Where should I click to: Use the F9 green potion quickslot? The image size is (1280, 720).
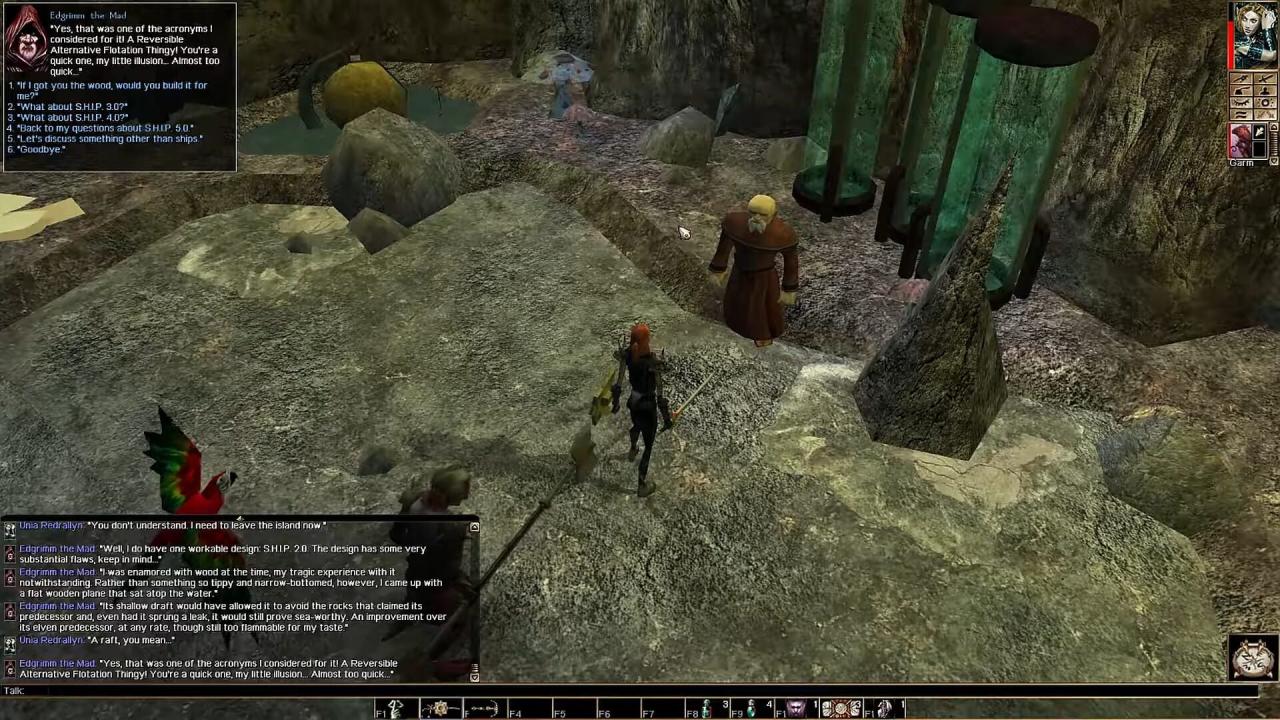point(751,709)
